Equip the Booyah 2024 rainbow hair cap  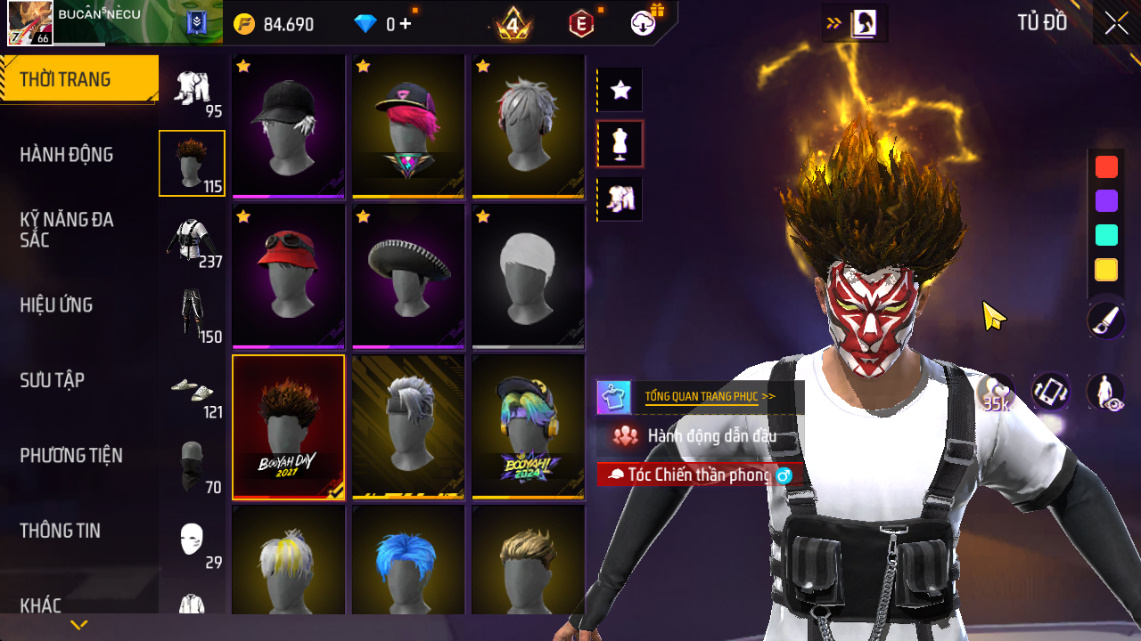528,426
